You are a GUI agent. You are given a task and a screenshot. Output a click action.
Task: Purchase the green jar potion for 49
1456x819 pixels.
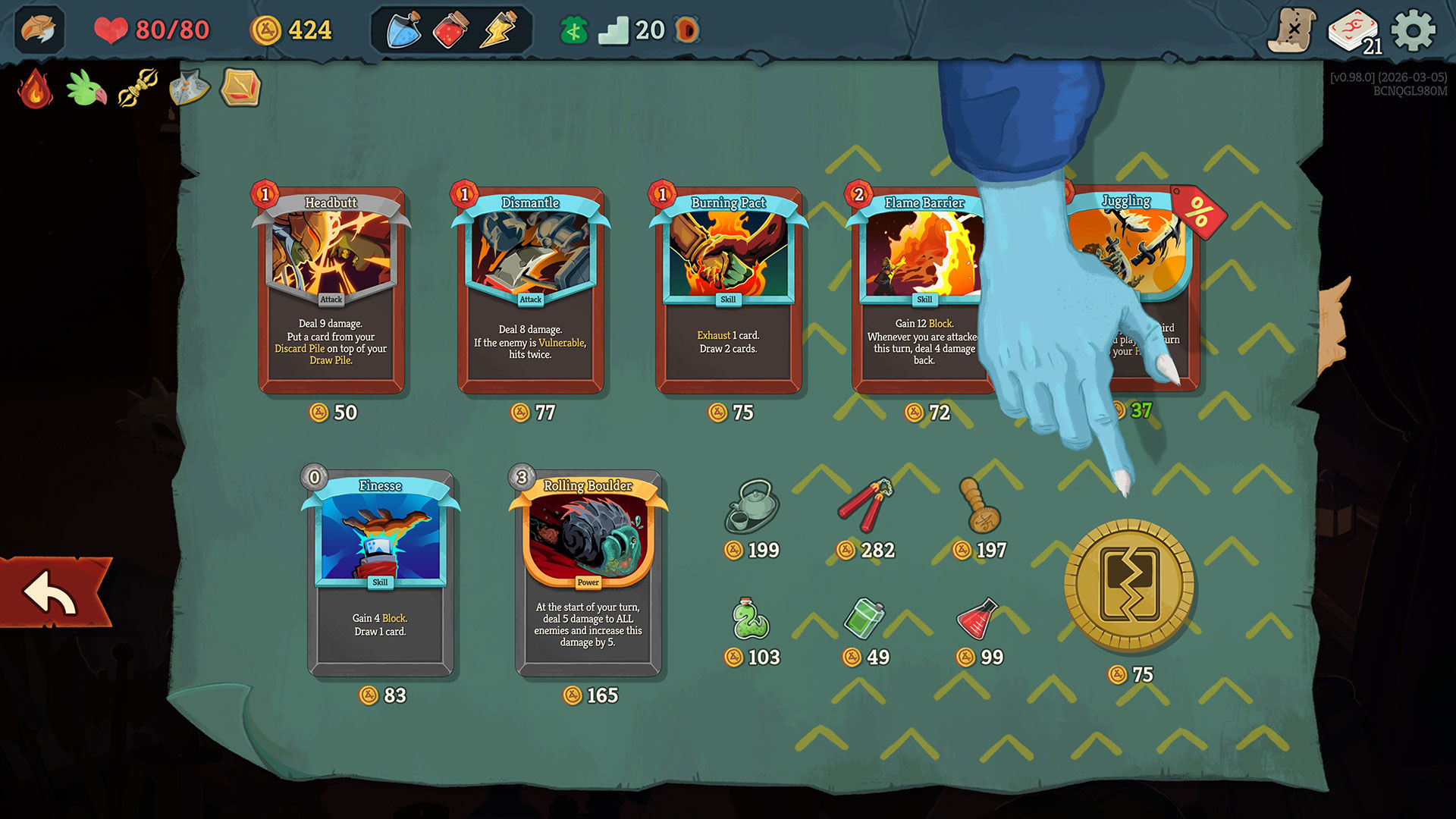(864, 619)
